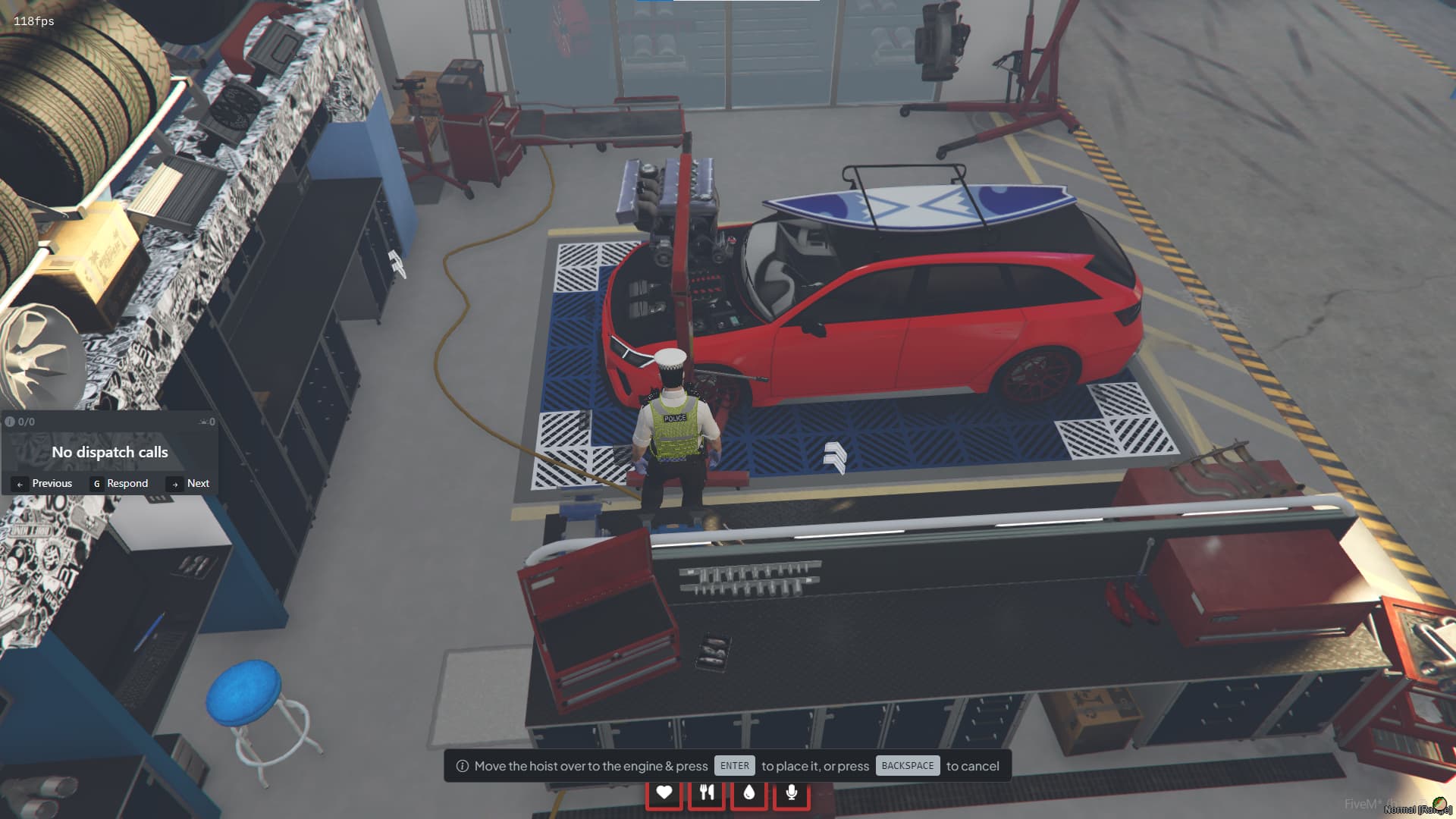Click the Respond dispatch option
Viewport: 1456px width, 819px height.
[127, 483]
